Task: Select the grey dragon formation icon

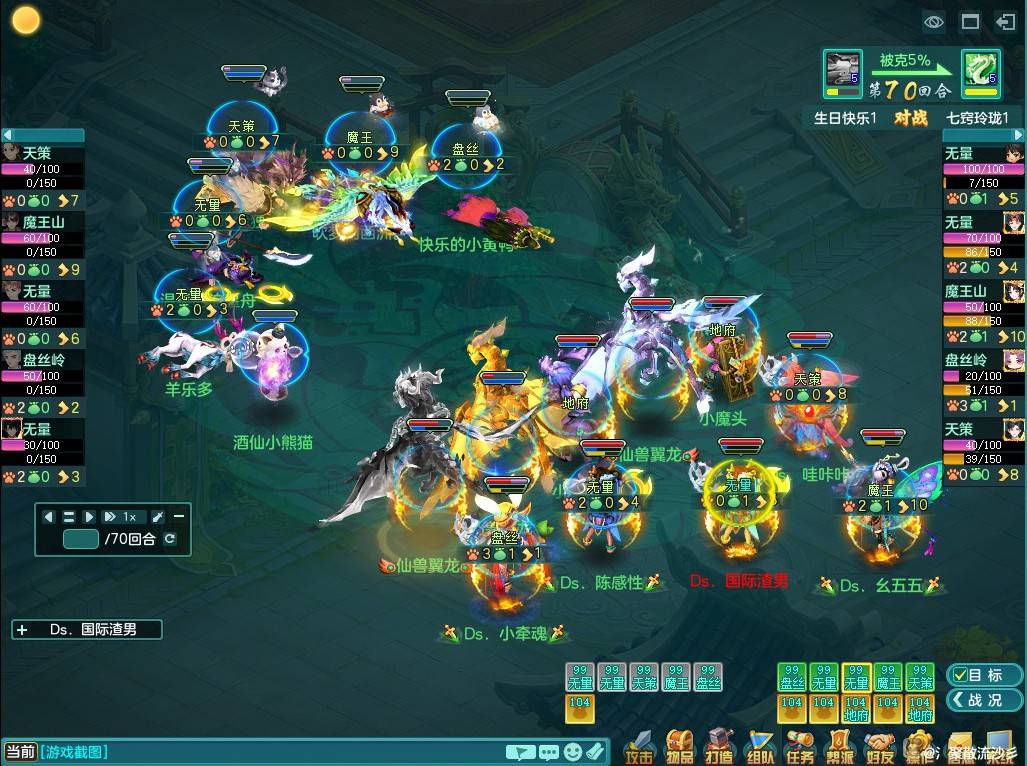Action: coord(843,69)
